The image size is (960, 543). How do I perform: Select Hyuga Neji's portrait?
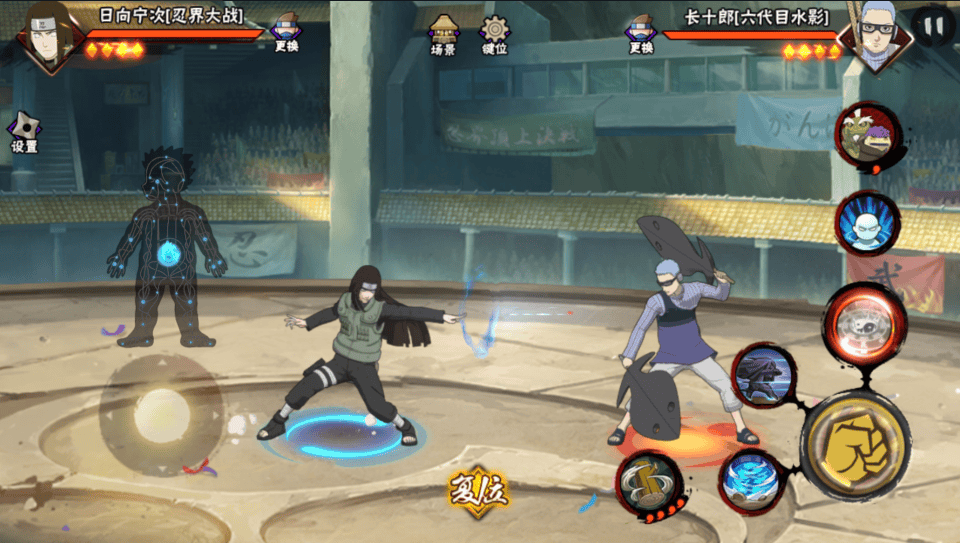47,36
